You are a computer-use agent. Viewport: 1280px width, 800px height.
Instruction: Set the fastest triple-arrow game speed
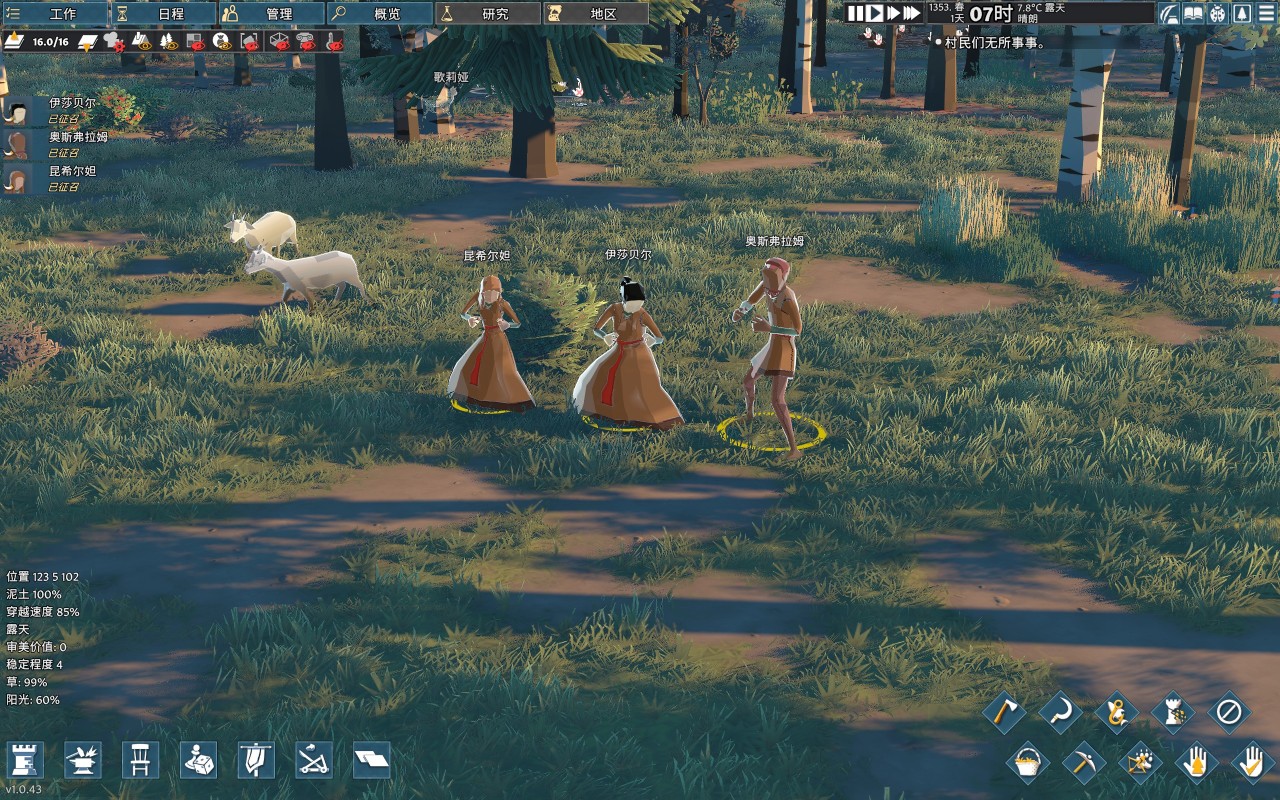click(910, 13)
